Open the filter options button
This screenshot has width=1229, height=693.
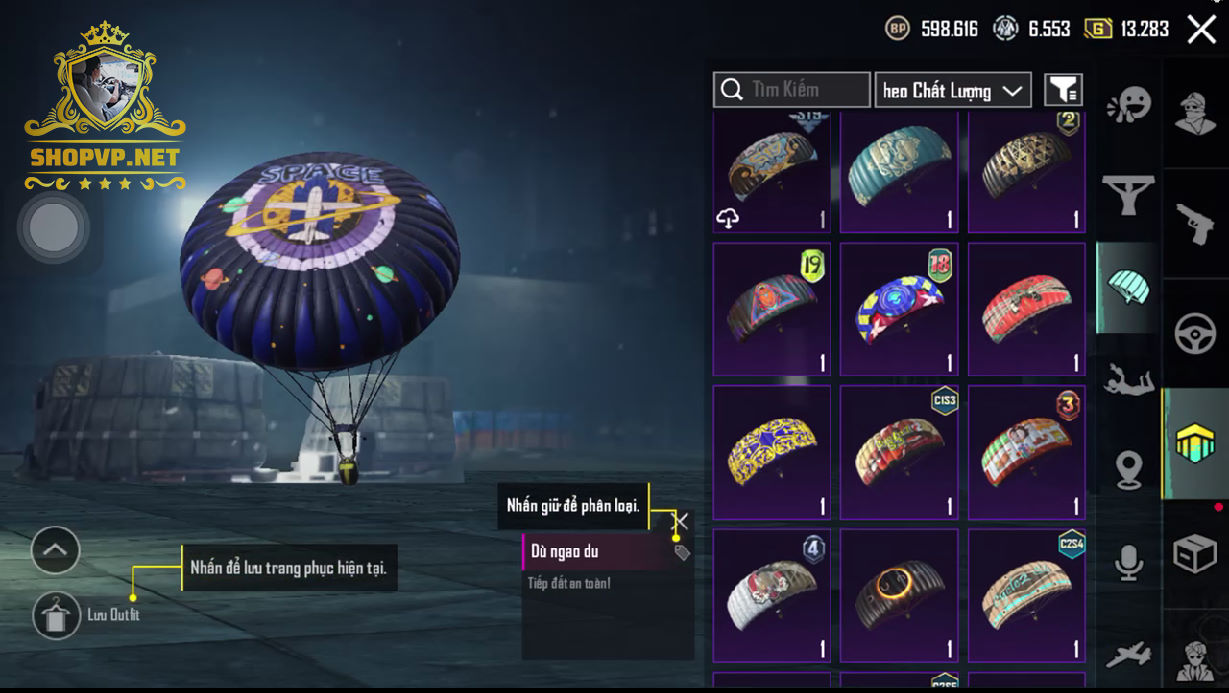pos(1063,90)
